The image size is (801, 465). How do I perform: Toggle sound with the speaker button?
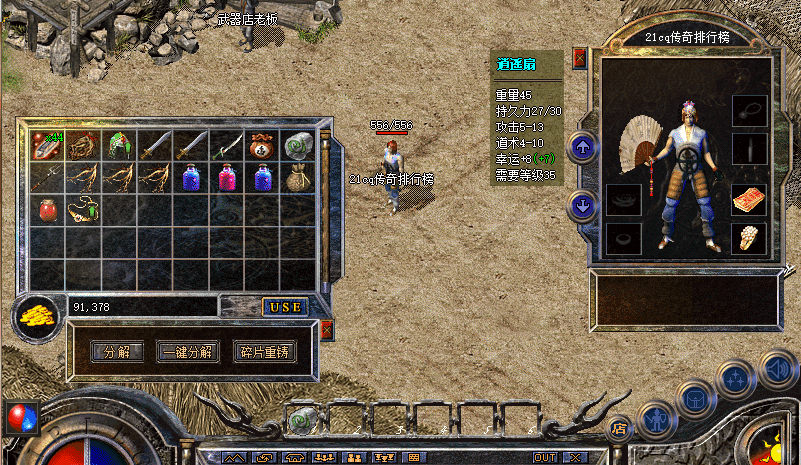click(778, 367)
